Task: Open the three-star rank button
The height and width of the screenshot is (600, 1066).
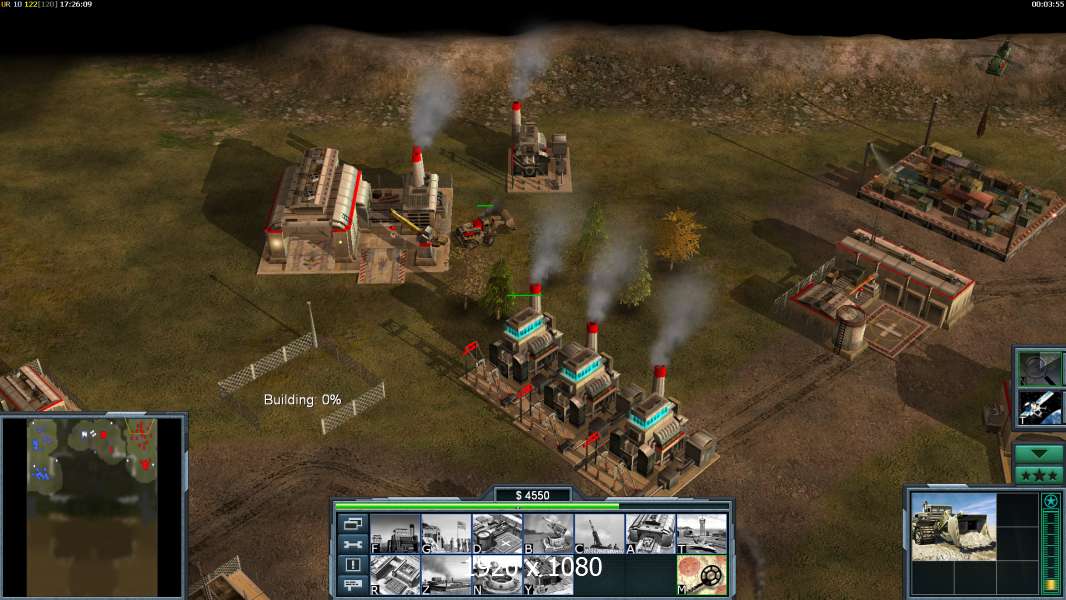Action: pyautogui.click(x=1039, y=475)
